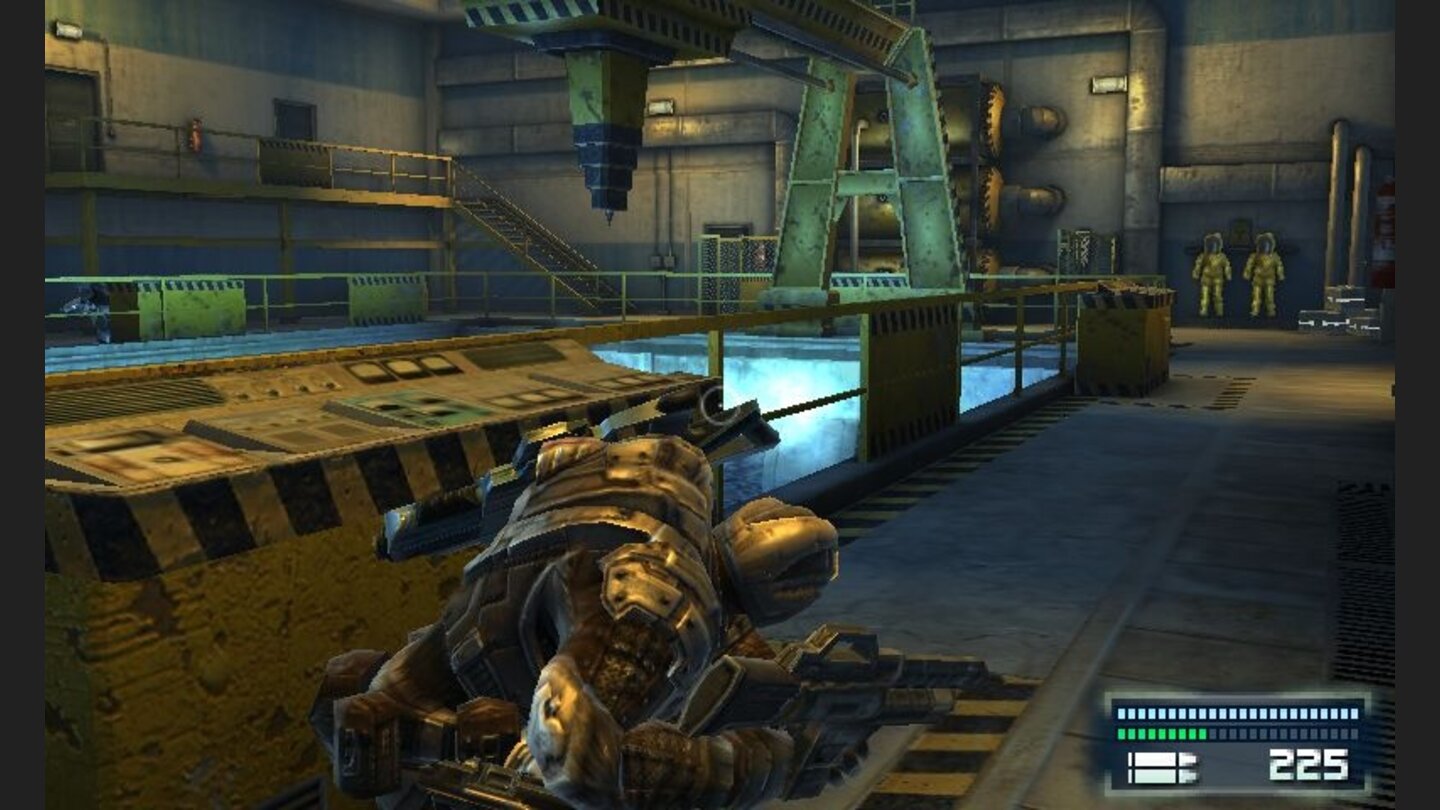Click the dual magazine ammo icon
The width and height of the screenshot is (1440, 810).
[1163, 768]
